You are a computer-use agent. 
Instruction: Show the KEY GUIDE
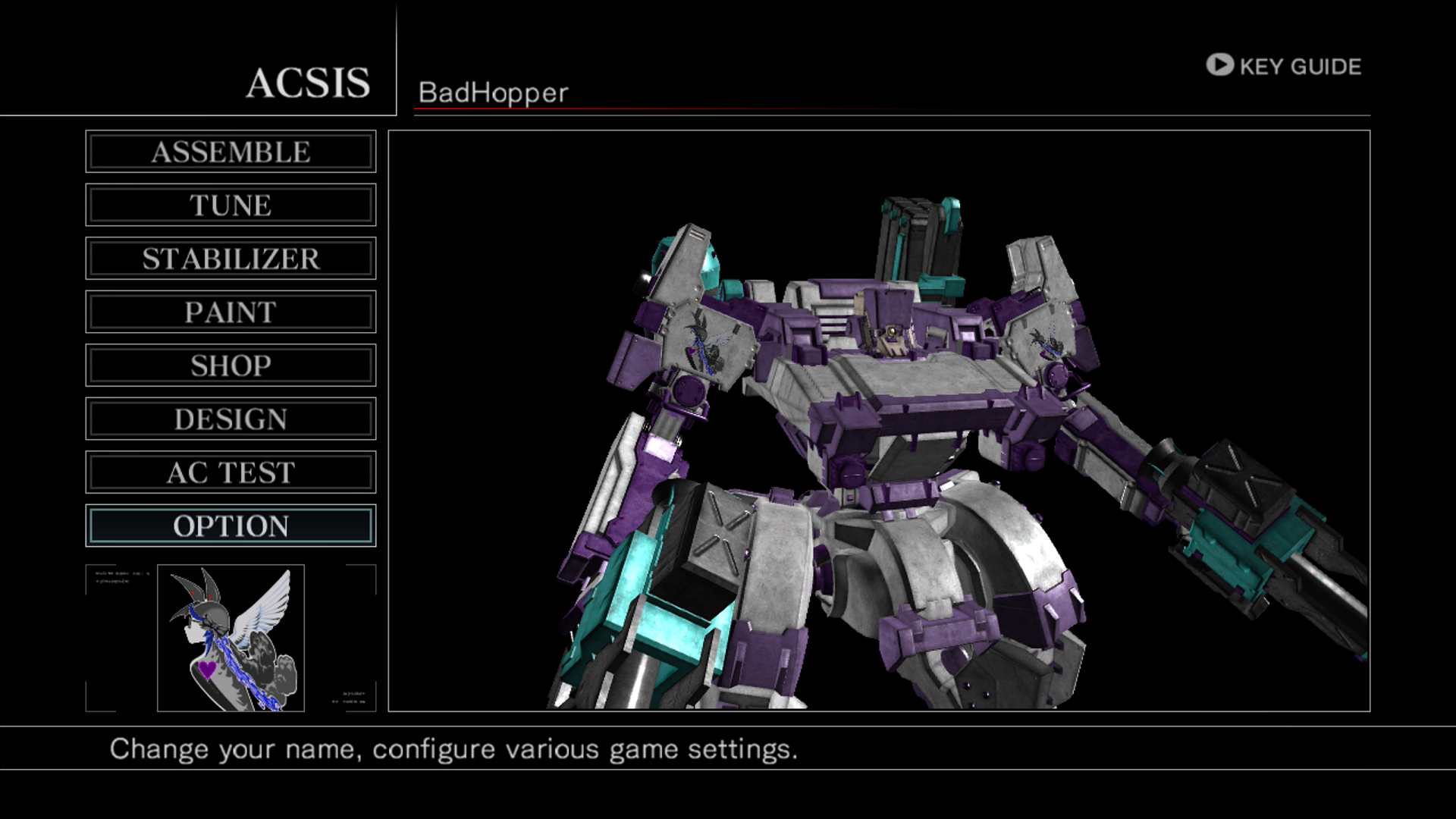pos(1284,66)
